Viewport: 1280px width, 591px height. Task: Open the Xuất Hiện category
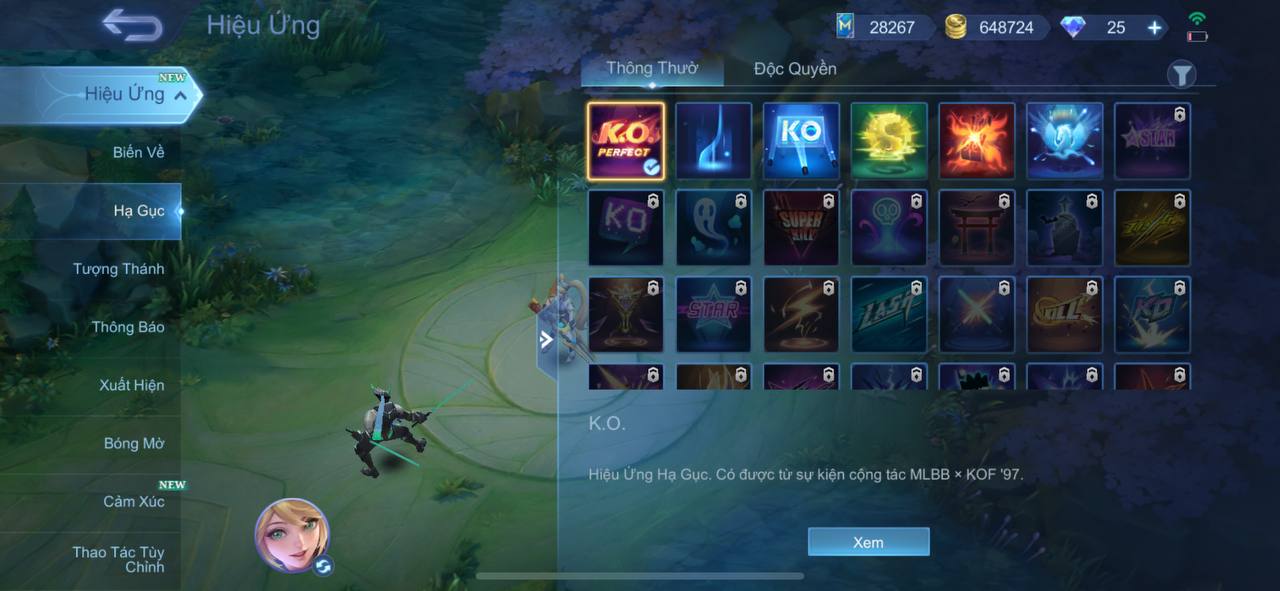131,385
